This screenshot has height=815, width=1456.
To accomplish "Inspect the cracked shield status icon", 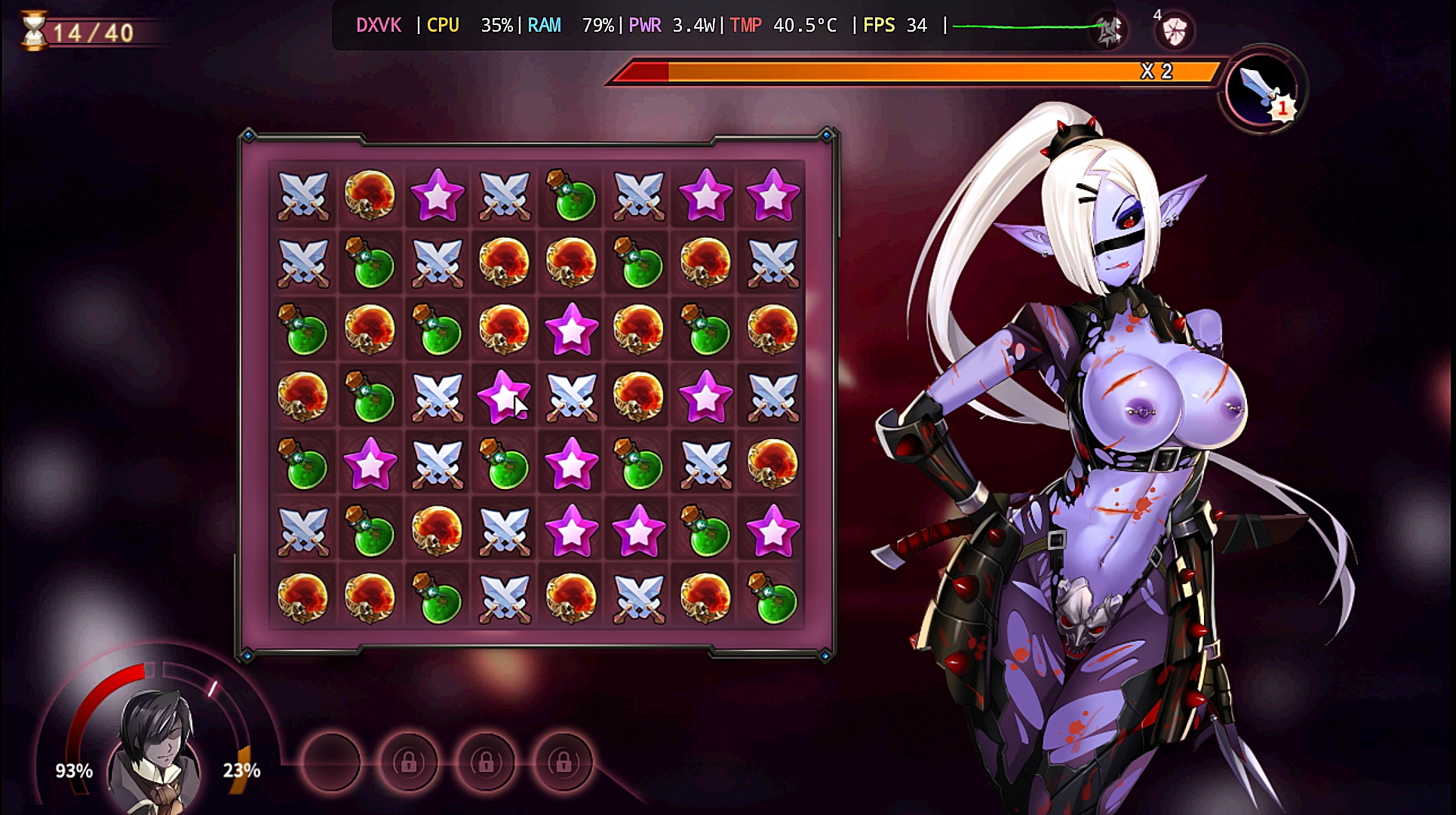I will click(1174, 31).
